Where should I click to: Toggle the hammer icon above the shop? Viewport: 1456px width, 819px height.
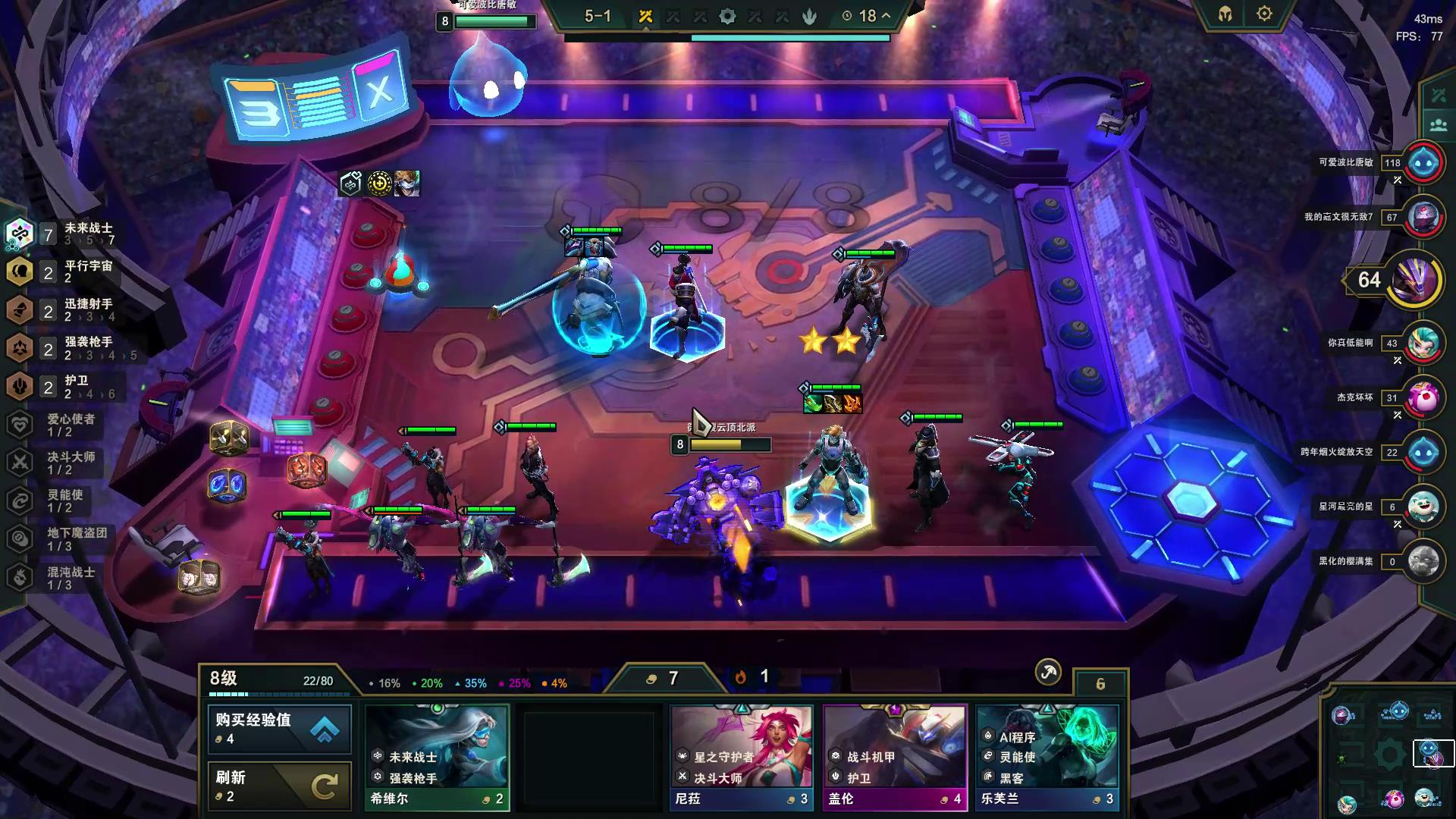pyautogui.click(x=1048, y=672)
